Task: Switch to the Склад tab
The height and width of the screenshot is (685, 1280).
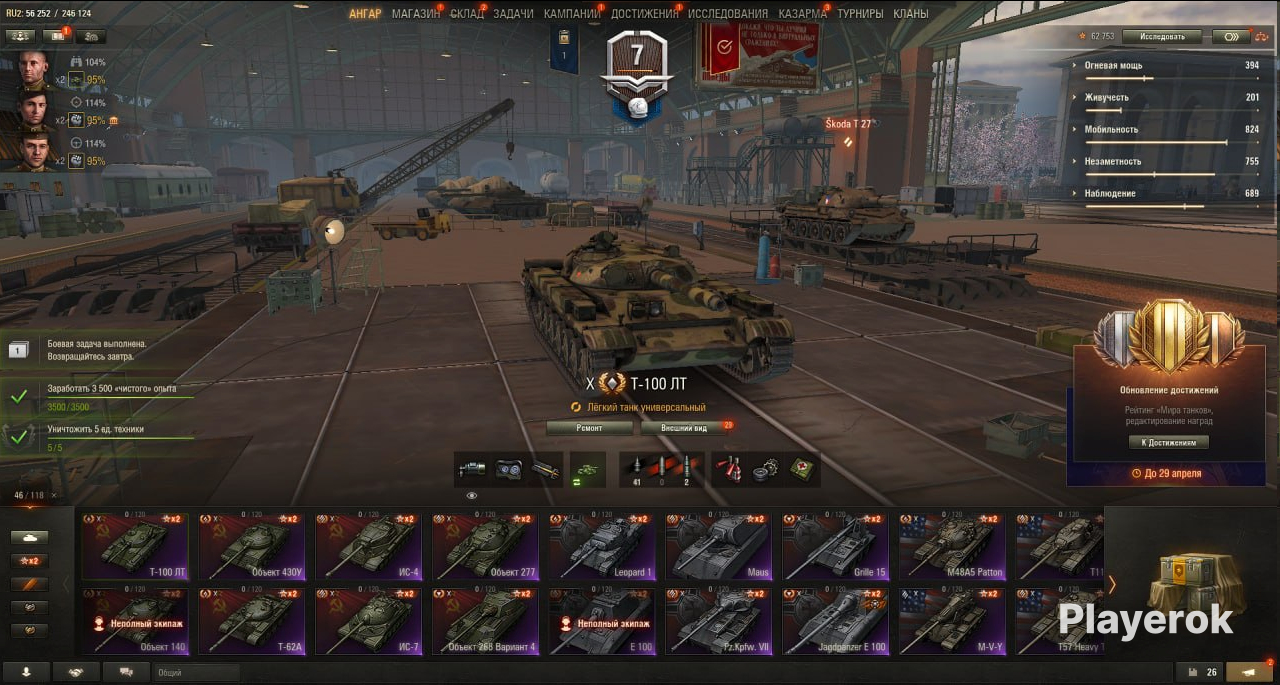Action: (467, 14)
